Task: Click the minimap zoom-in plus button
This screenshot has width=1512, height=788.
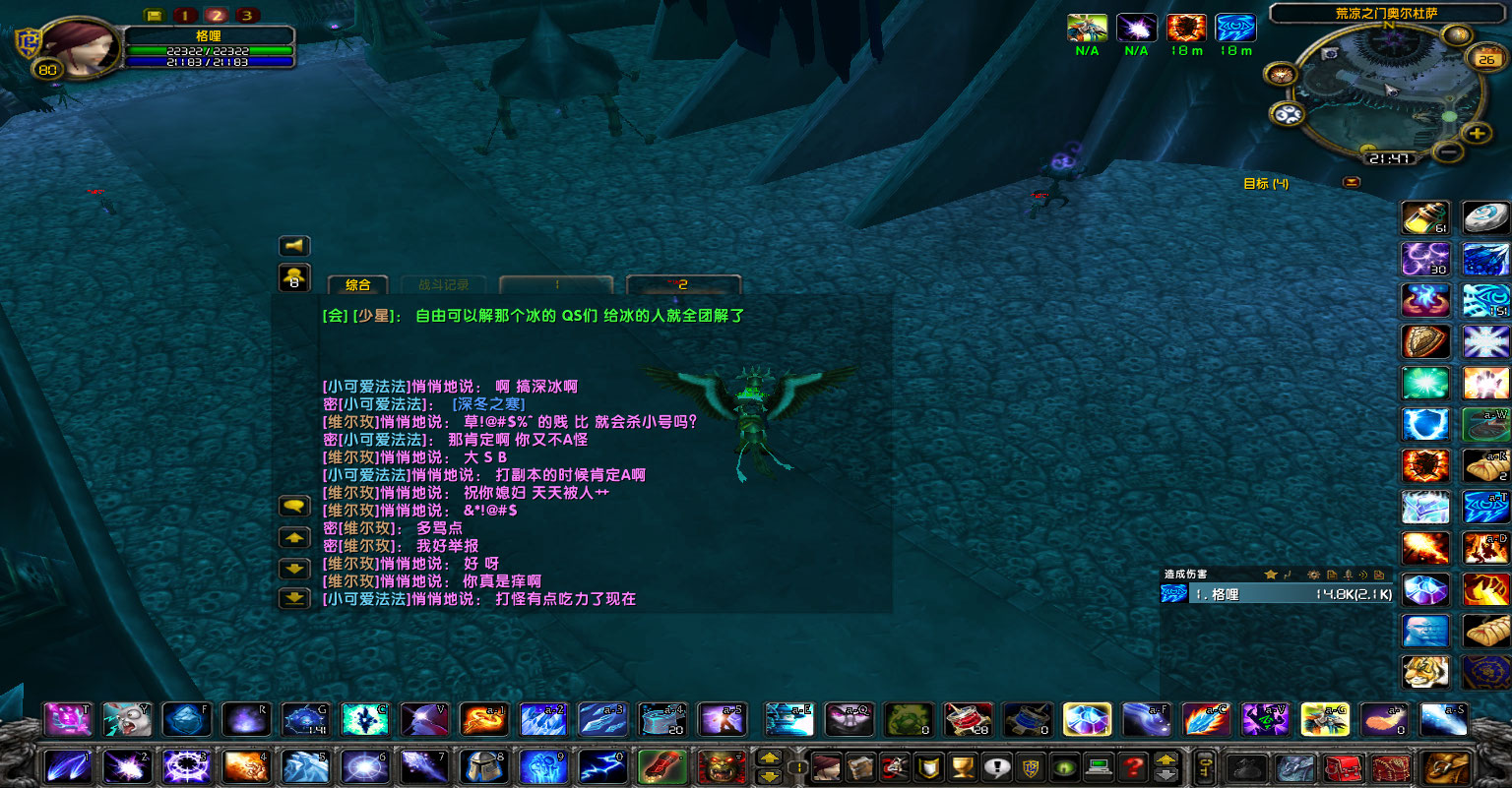Action: 1477,131
